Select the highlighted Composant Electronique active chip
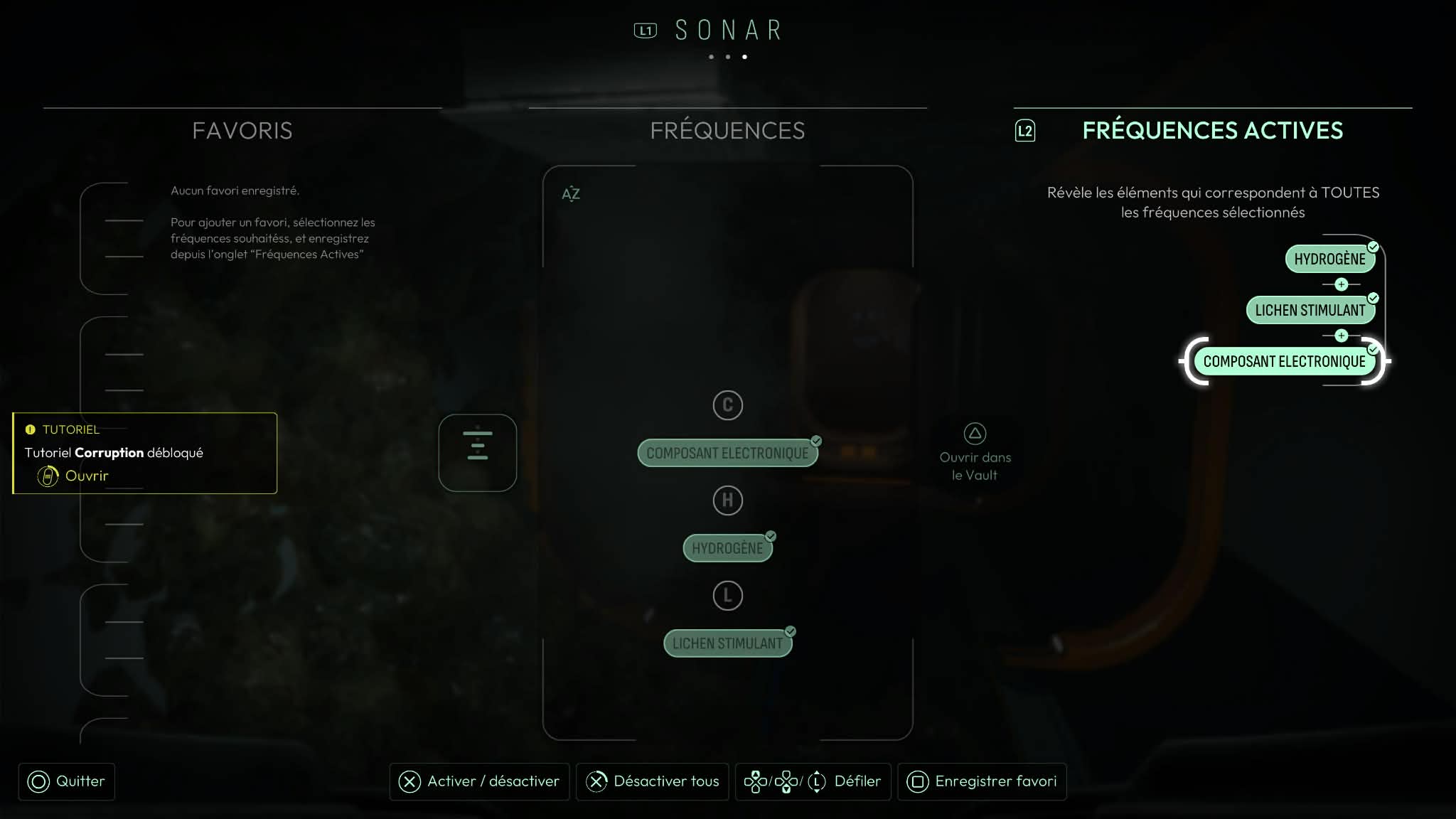 coord(1284,362)
